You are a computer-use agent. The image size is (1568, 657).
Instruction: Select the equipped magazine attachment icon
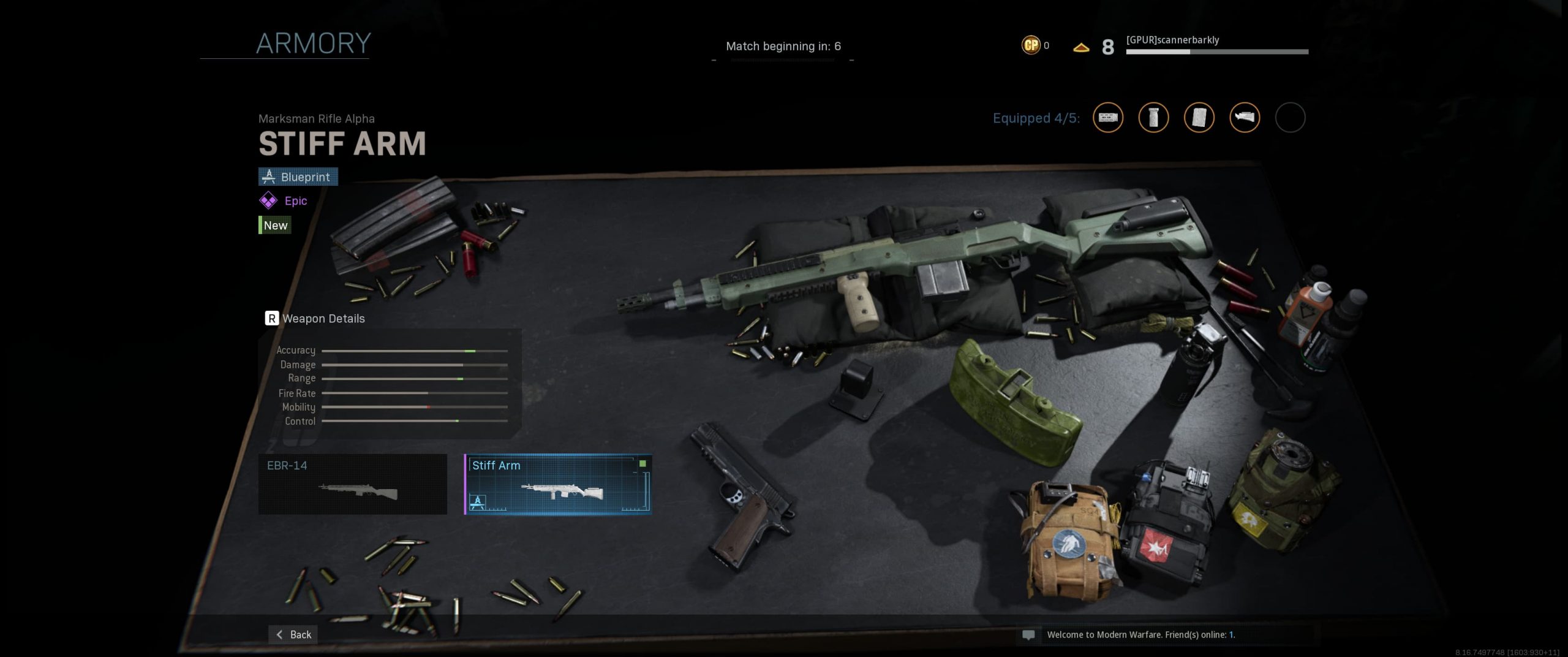[x=1199, y=118]
